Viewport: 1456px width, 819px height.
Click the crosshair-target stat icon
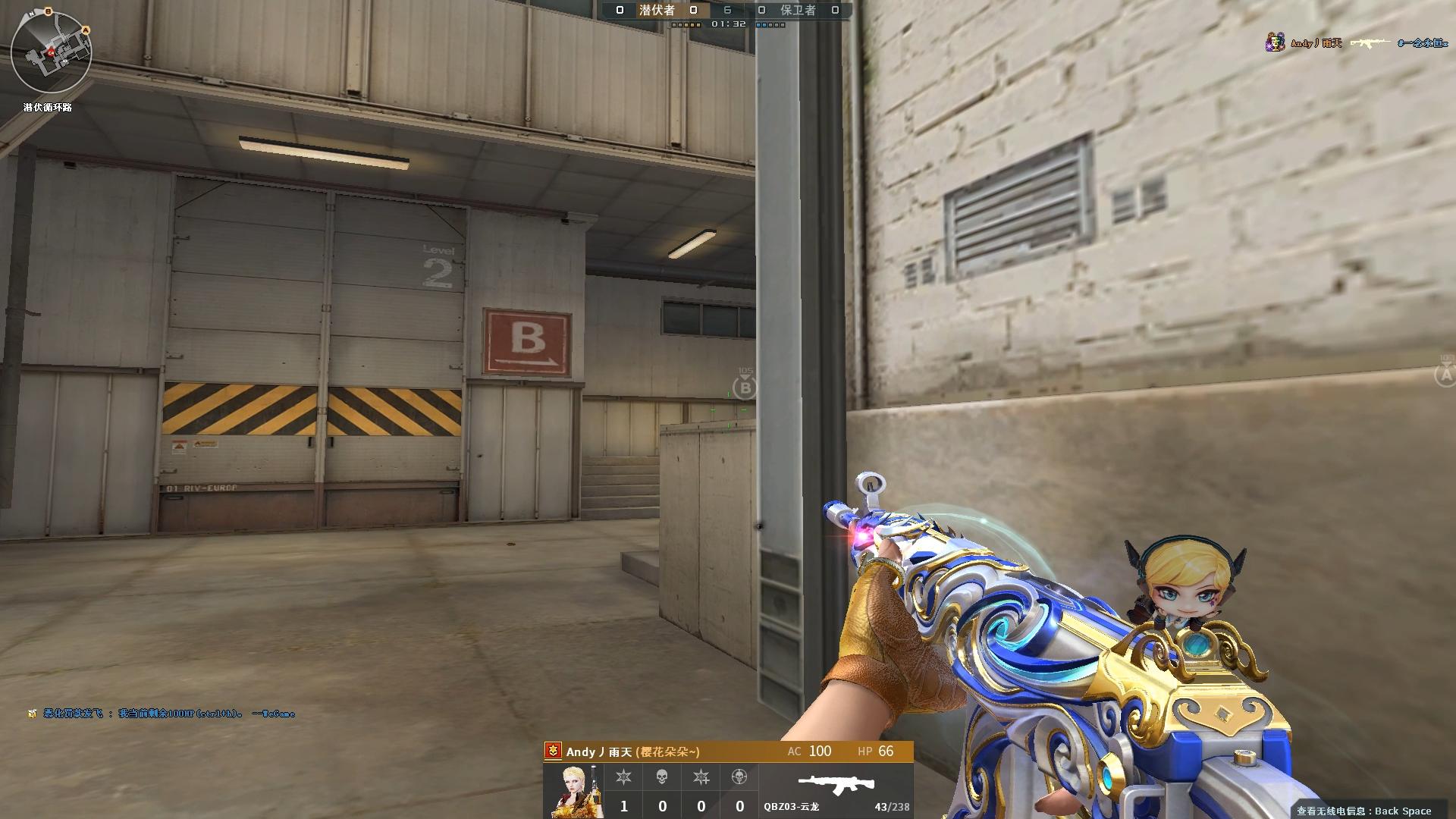click(739, 777)
